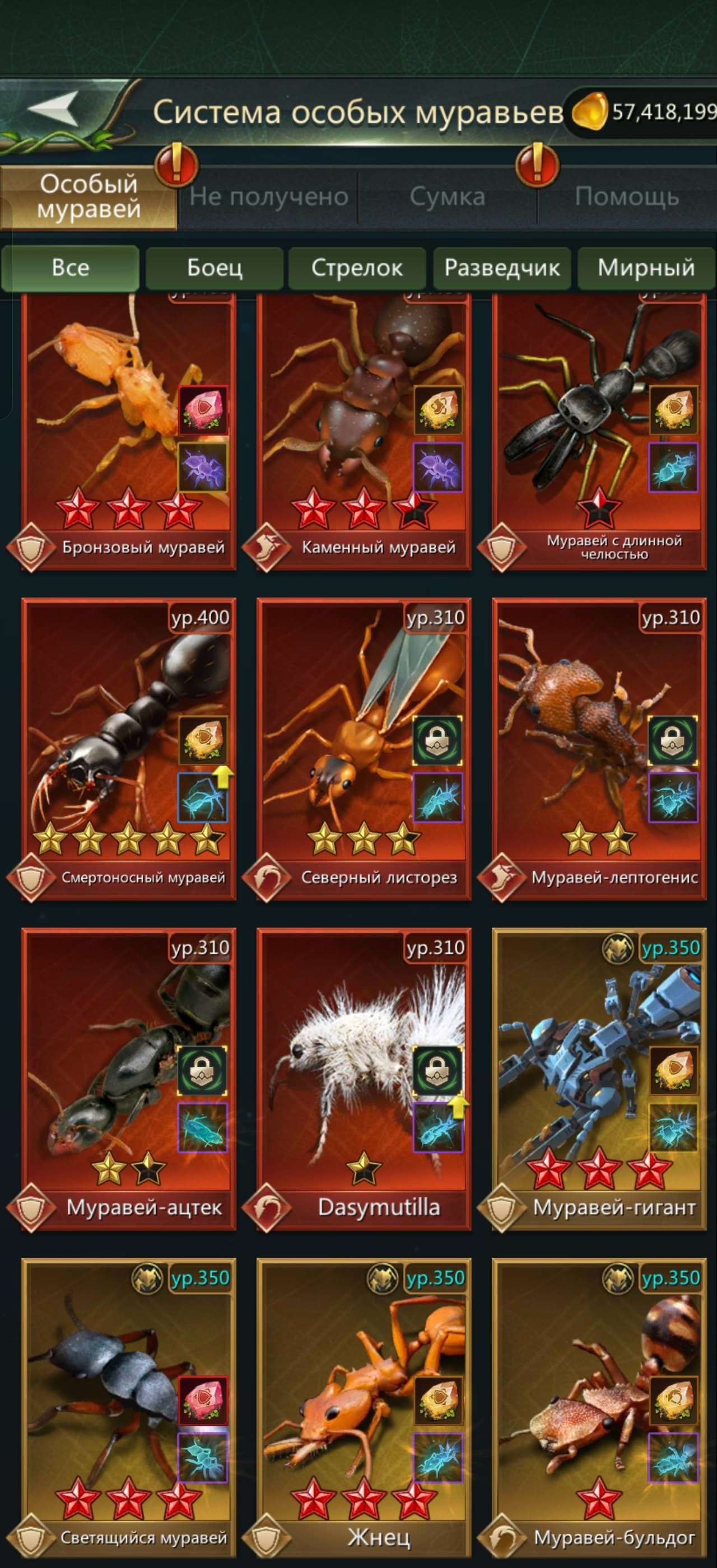Open the Помощь section
The height and width of the screenshot is (1568, 717).
(x=627, y=196)
